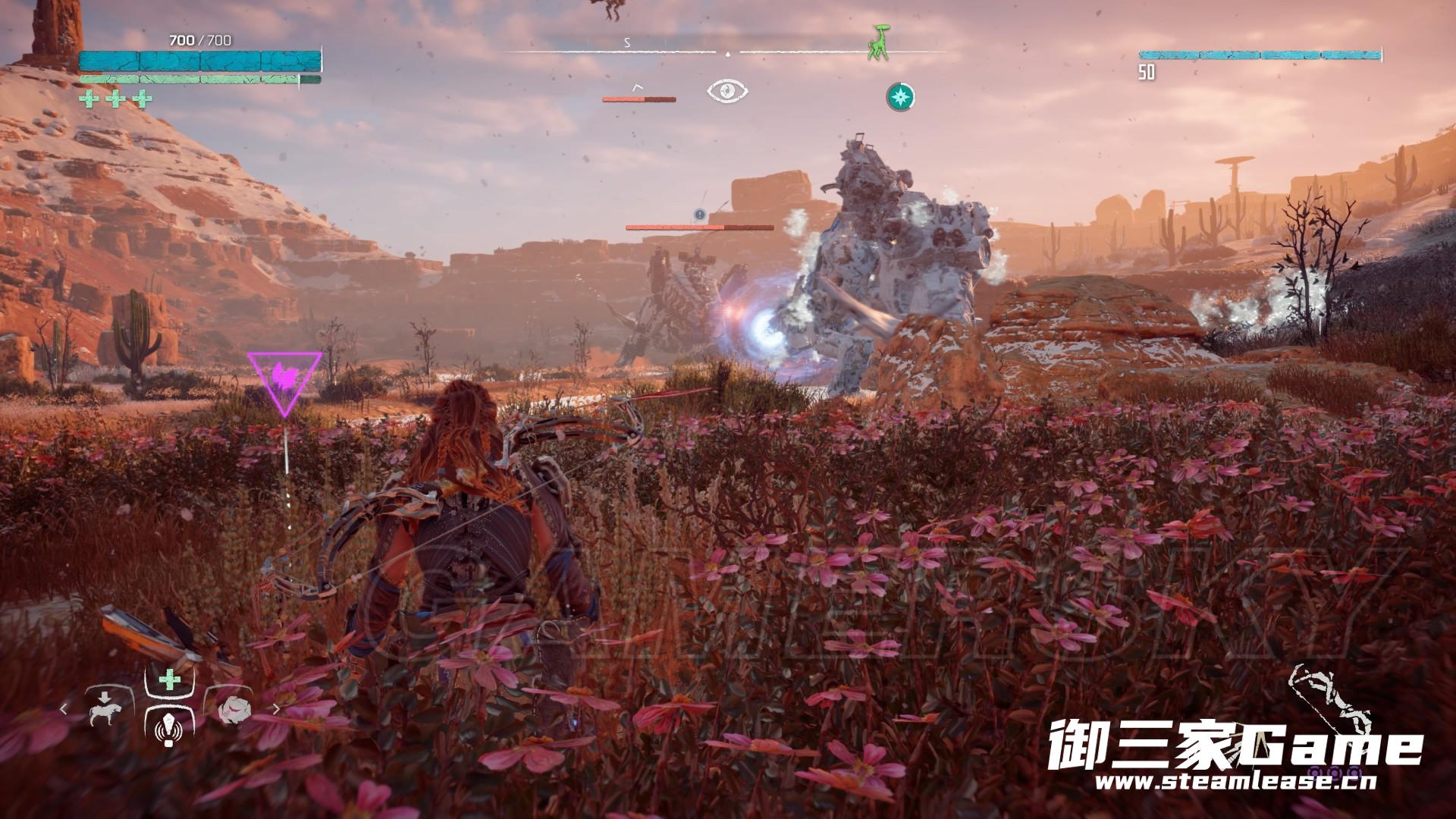The width and height of the screenshot is (1456, 819).
Task: Click the green Tallneck compass marker
Action: click(x=880, y=42)
